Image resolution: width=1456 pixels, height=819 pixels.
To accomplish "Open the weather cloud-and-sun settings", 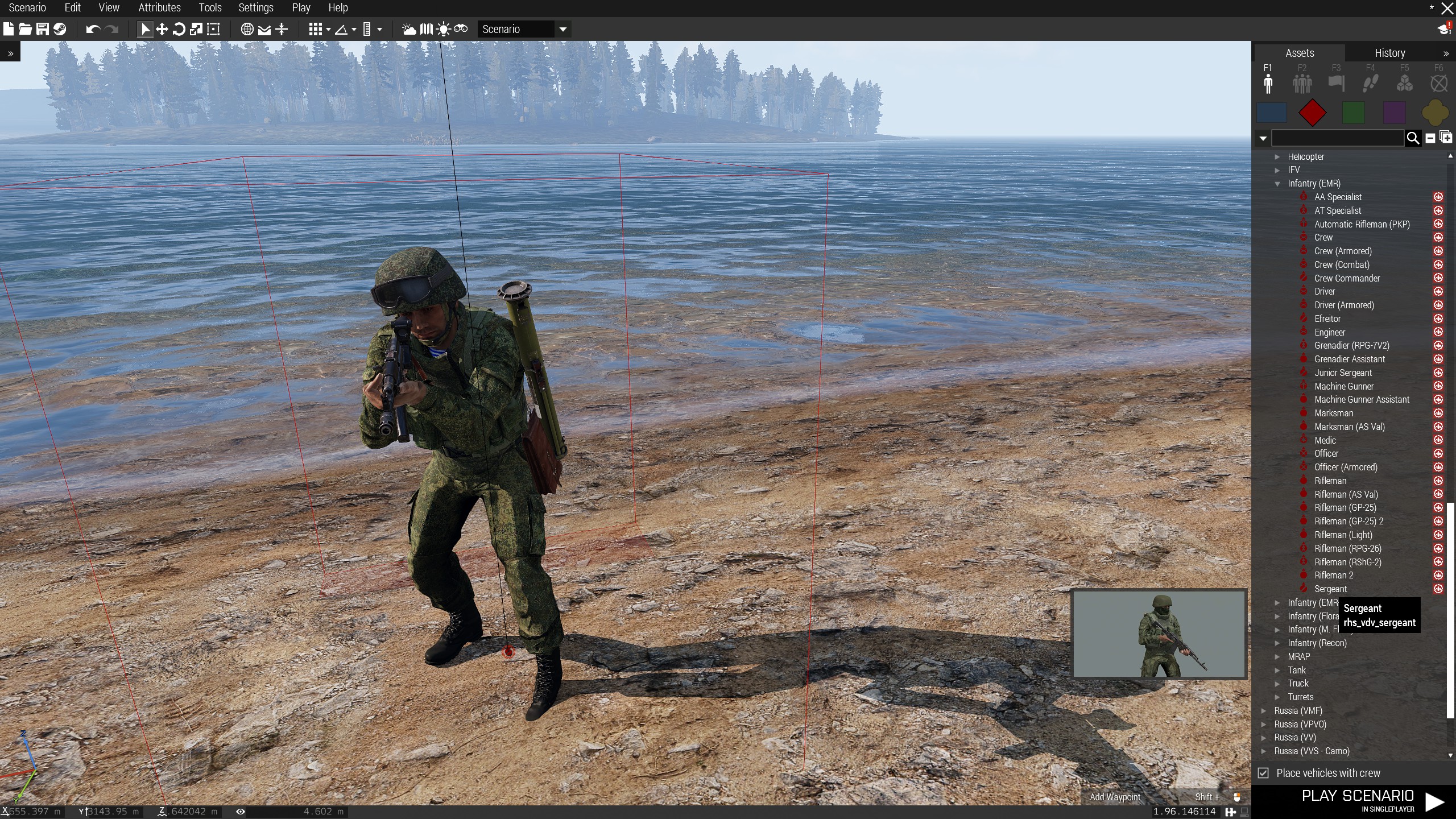I will tap(409, 29).
